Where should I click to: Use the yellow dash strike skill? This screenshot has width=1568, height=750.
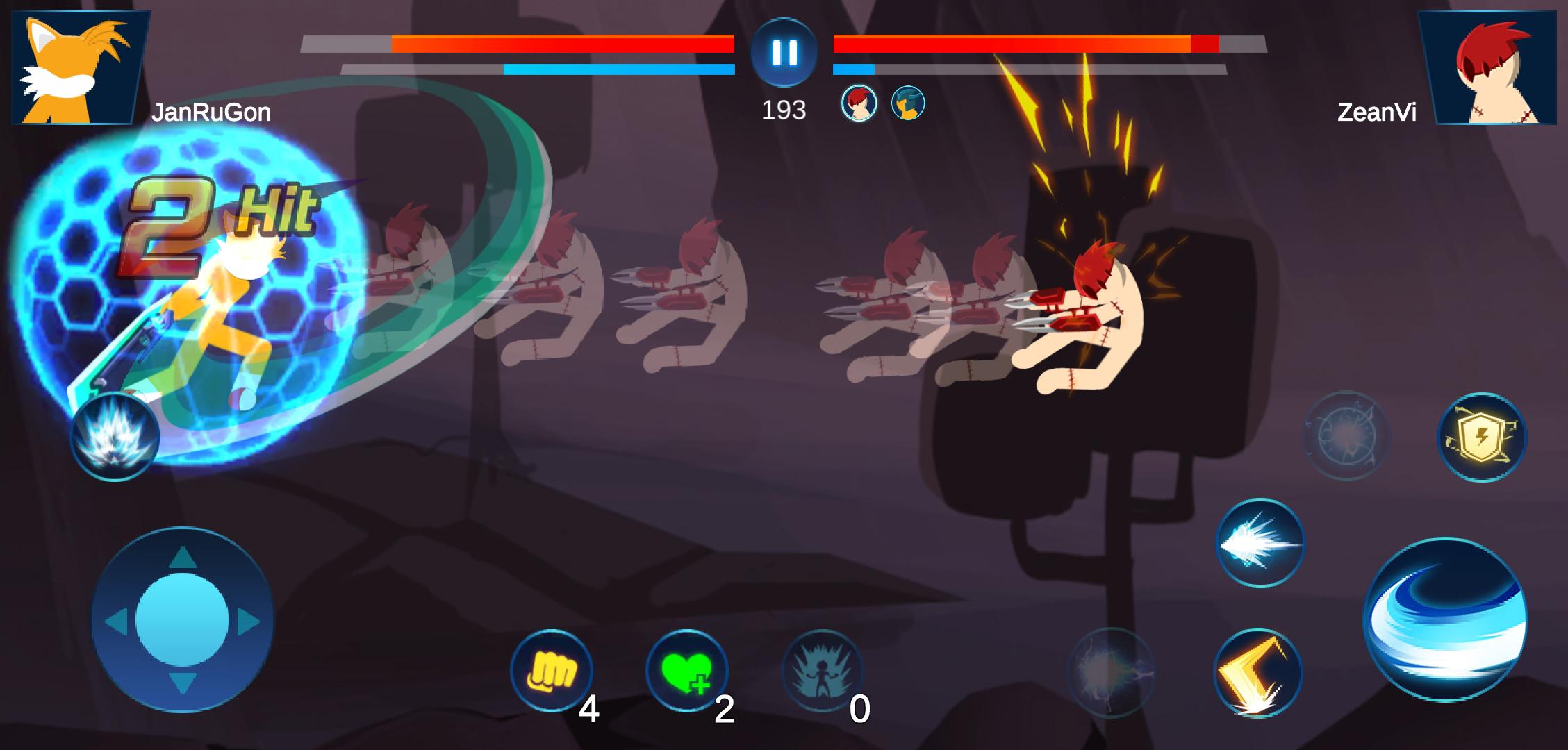1257,673
